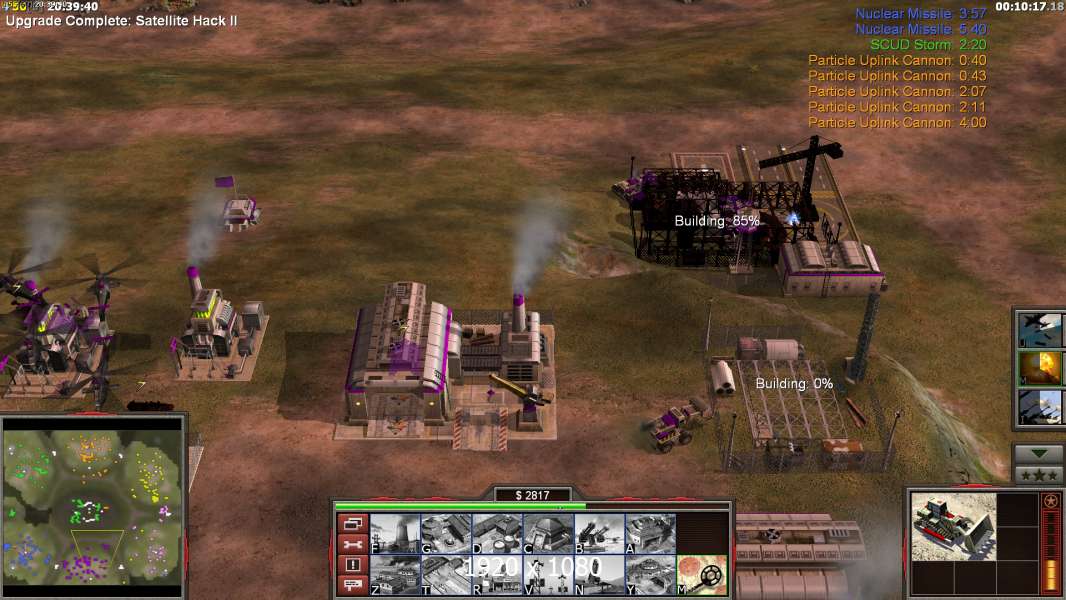Pick the build icon labeled Z

tap(395, 575)
